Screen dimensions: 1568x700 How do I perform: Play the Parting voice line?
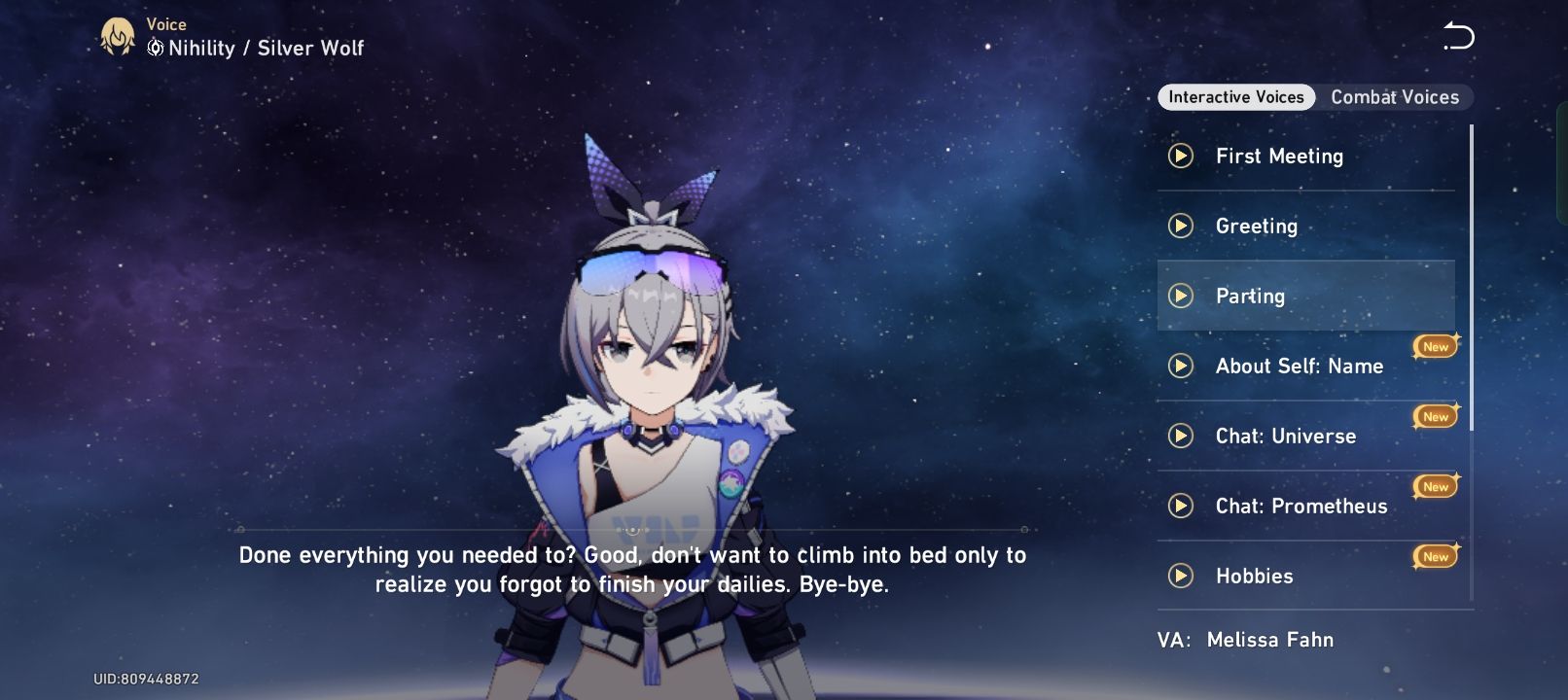(1181, 296)
